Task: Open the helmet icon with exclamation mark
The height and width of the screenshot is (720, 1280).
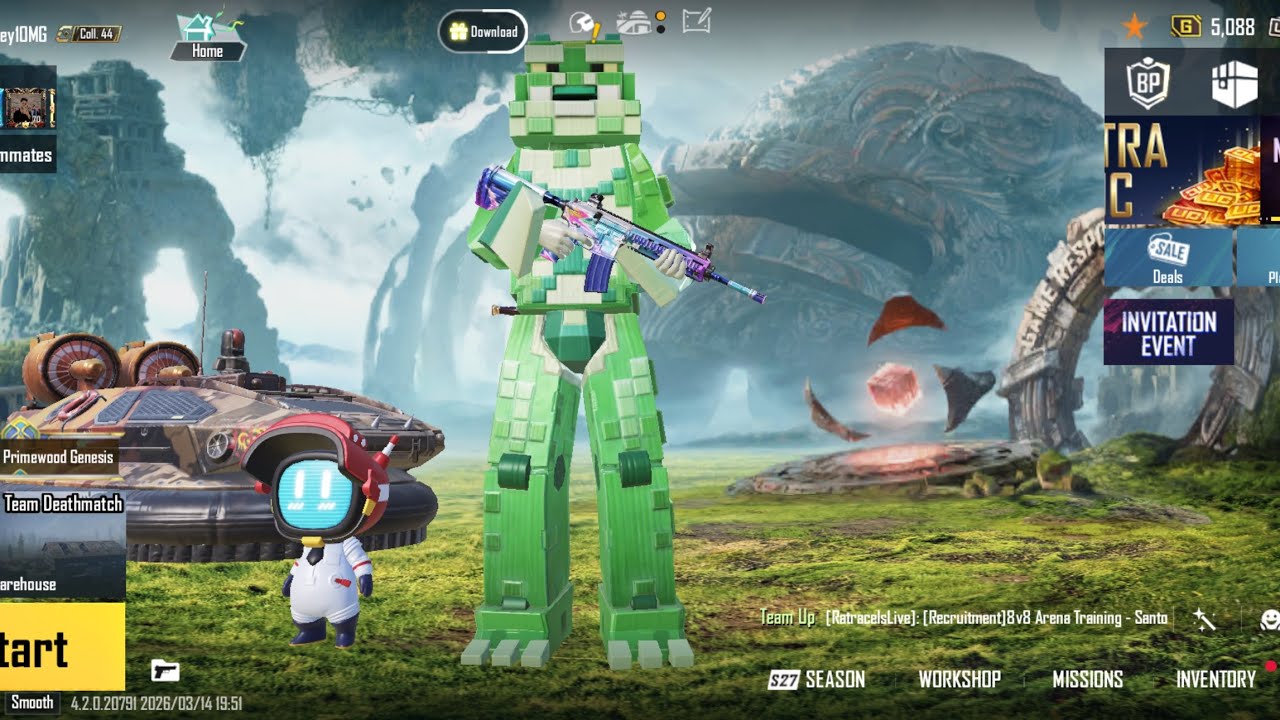Action: [x=583, y=23]
